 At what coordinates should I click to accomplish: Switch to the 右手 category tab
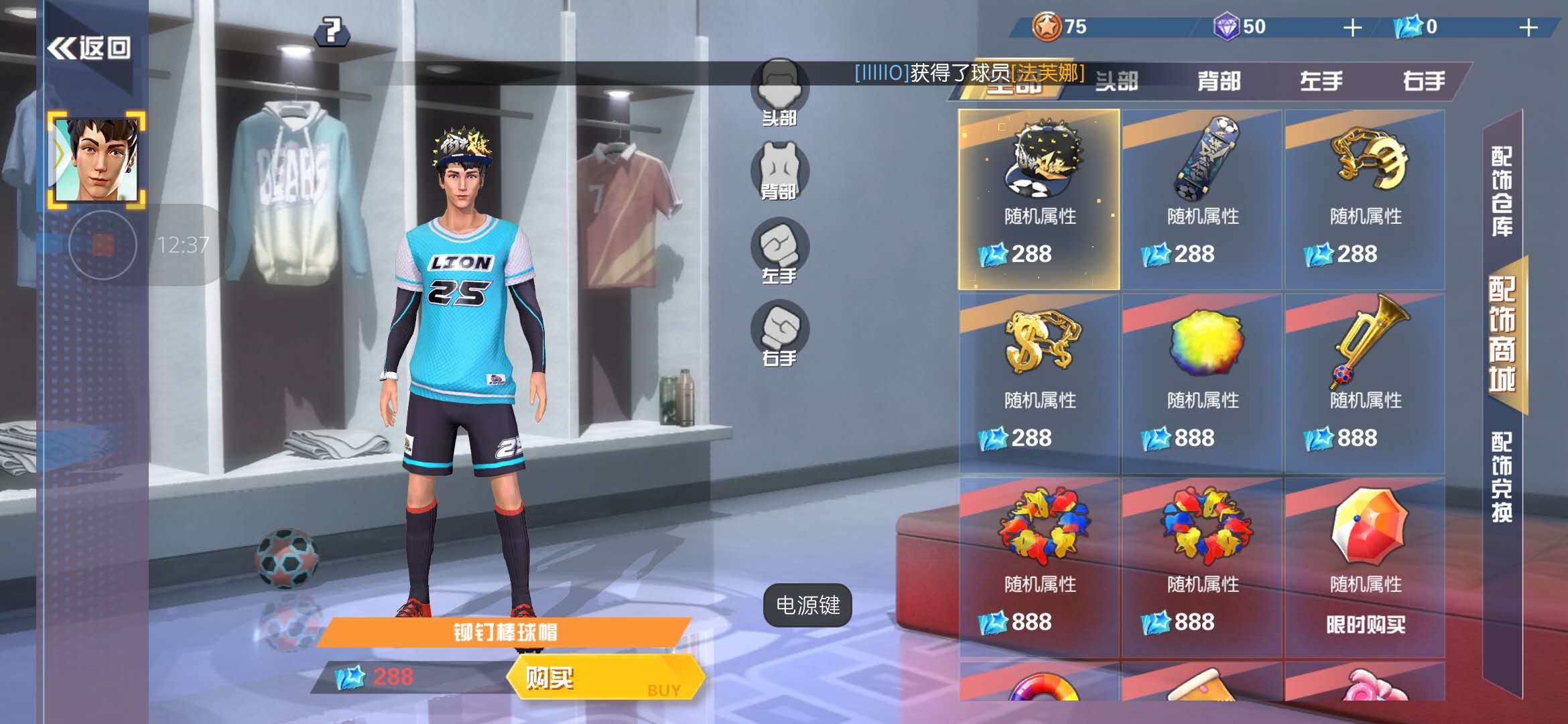(1424, 82)
